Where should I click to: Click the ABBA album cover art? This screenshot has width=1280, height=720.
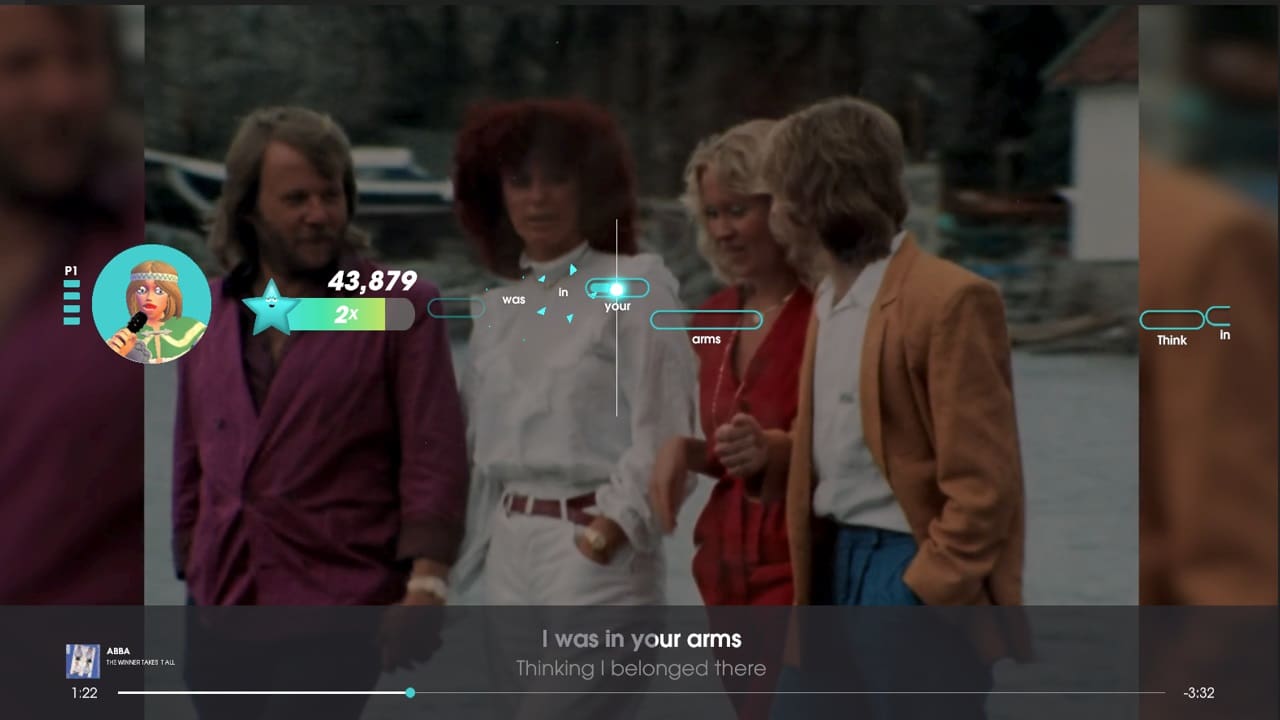click(x=83, y=661)
